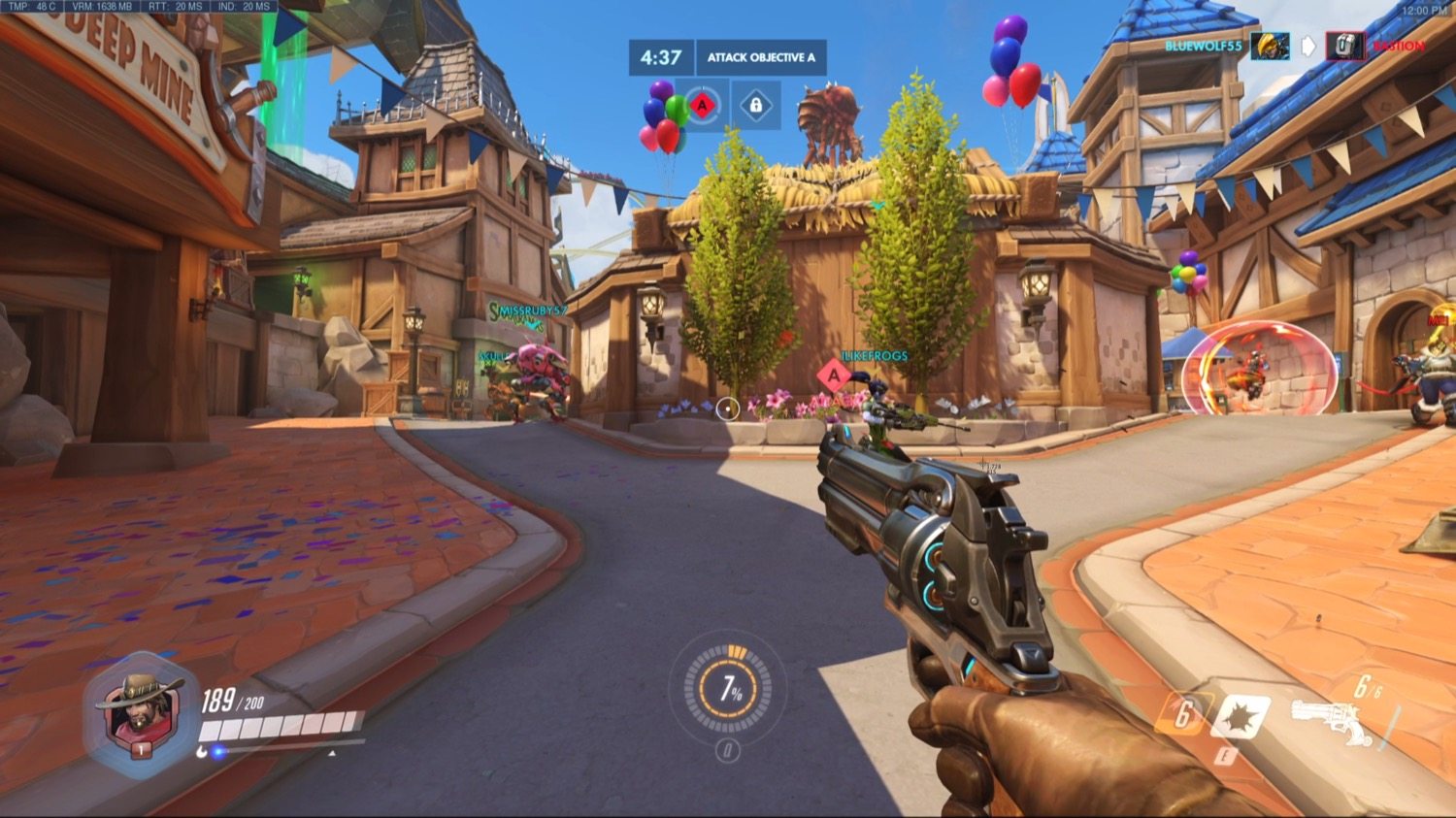Click the in-world objective A diamond marker
This screenshot has height=818, width=1456.
(x=833, y=376)
